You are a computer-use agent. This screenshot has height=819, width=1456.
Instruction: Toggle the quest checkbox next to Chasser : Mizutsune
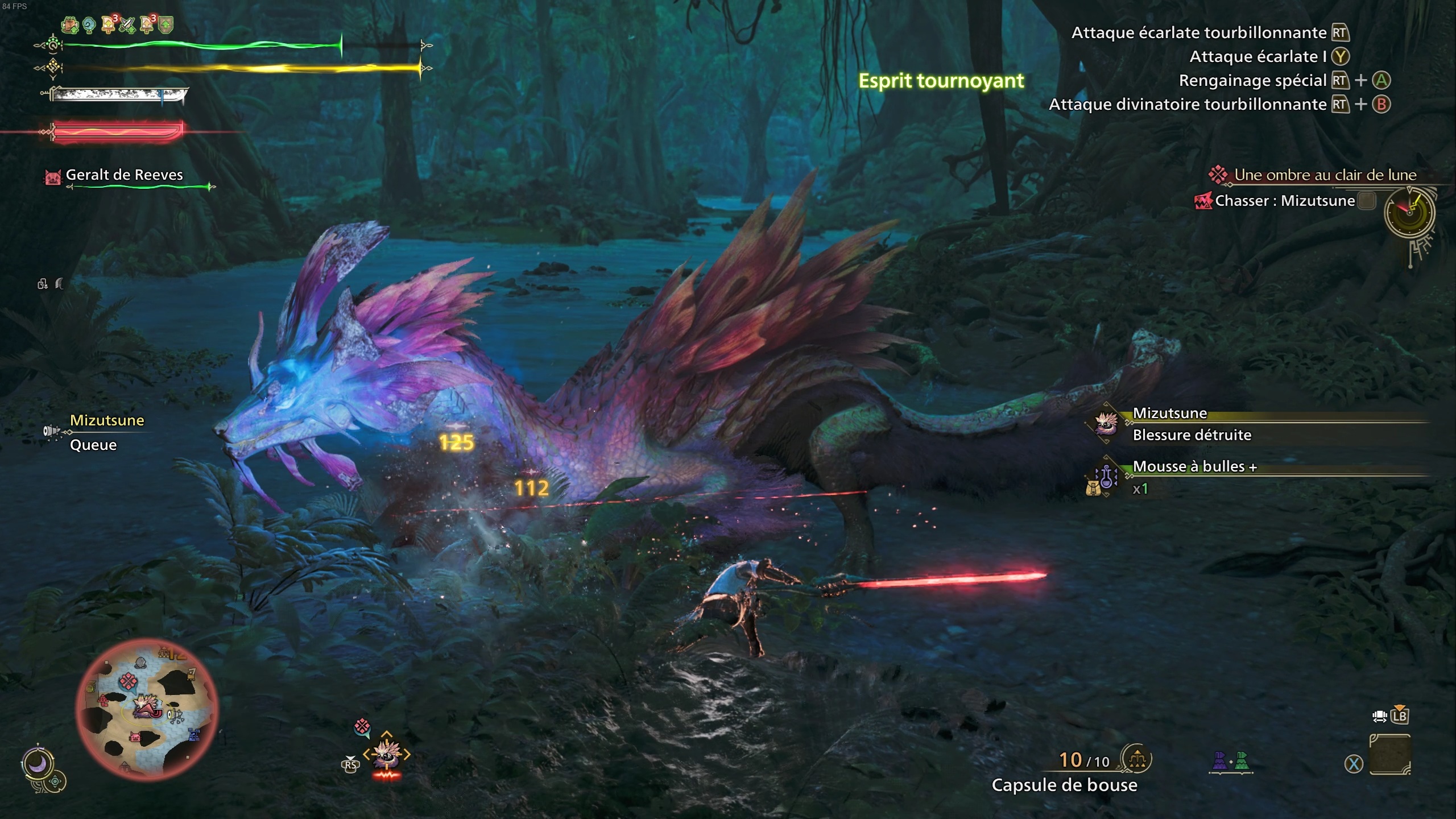coord(1367,200)
